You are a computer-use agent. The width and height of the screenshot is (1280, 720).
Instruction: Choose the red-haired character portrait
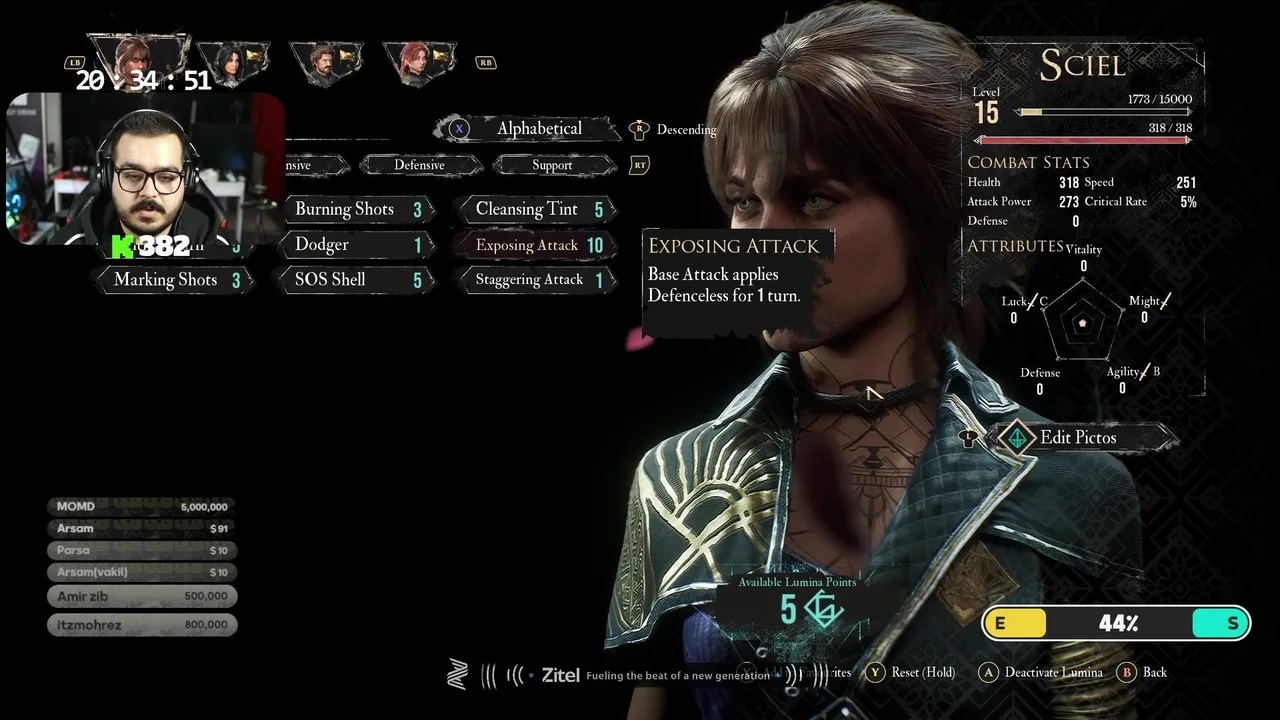pos(419,63)
